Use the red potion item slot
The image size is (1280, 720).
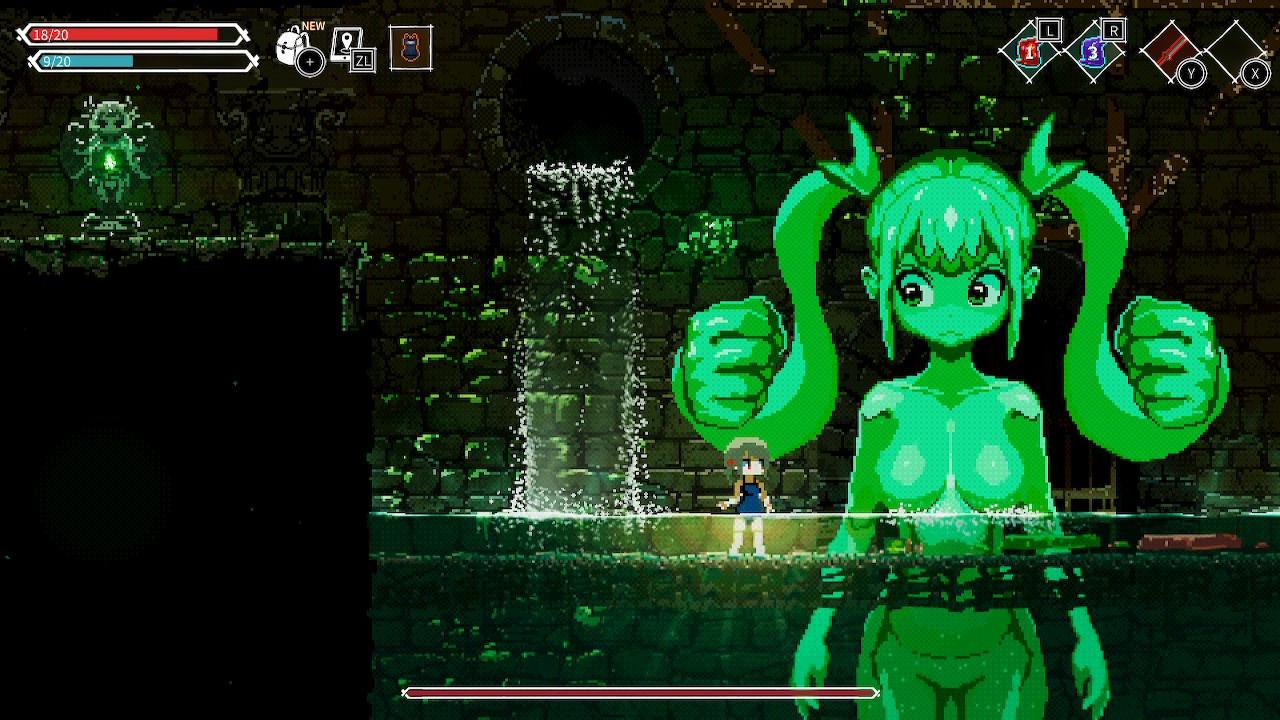1028,49
